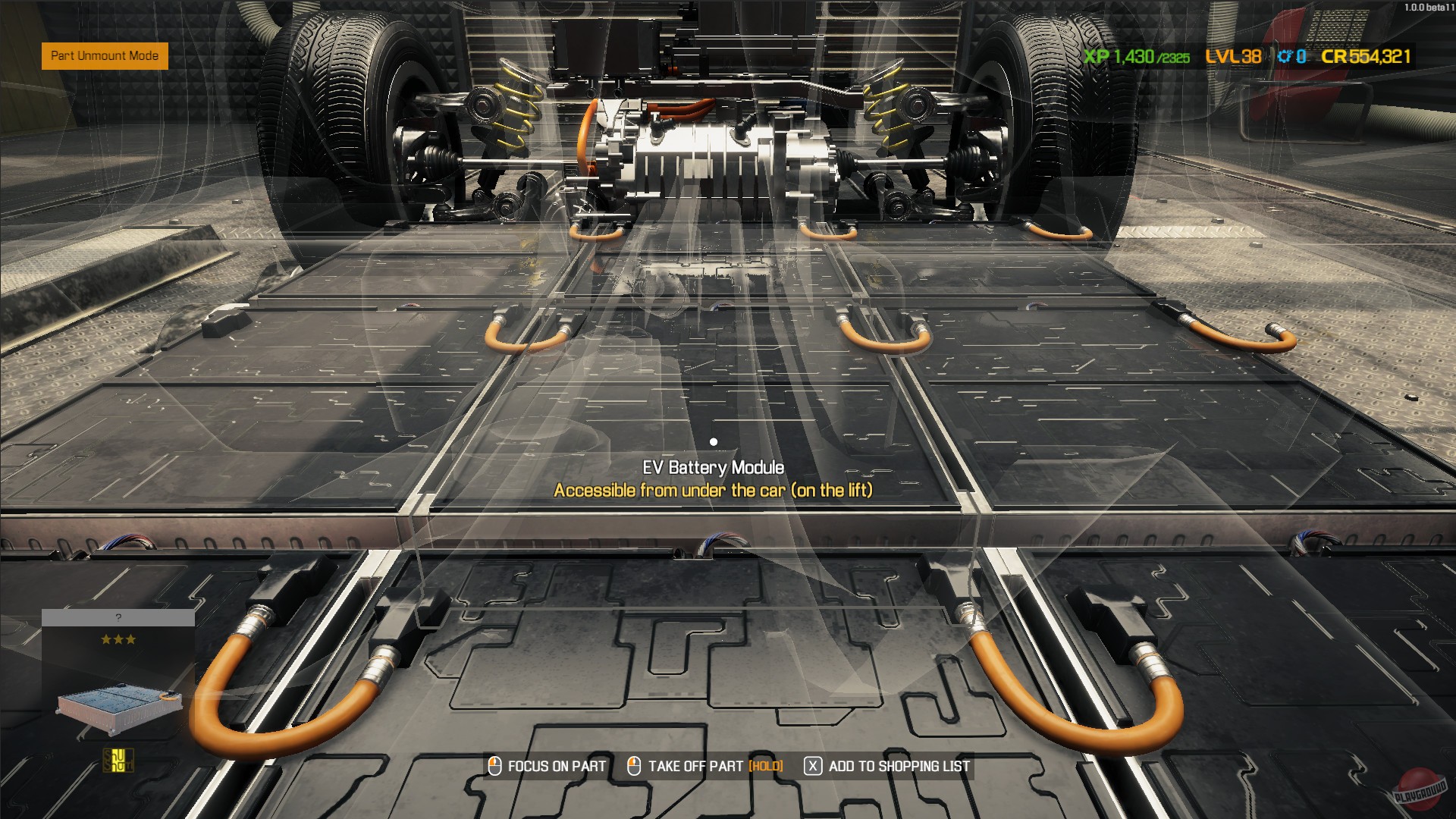Click the mouse icon beside FOCUS ON PART
This screenshot has height=819, width=1456.
(x=494, y=766)
